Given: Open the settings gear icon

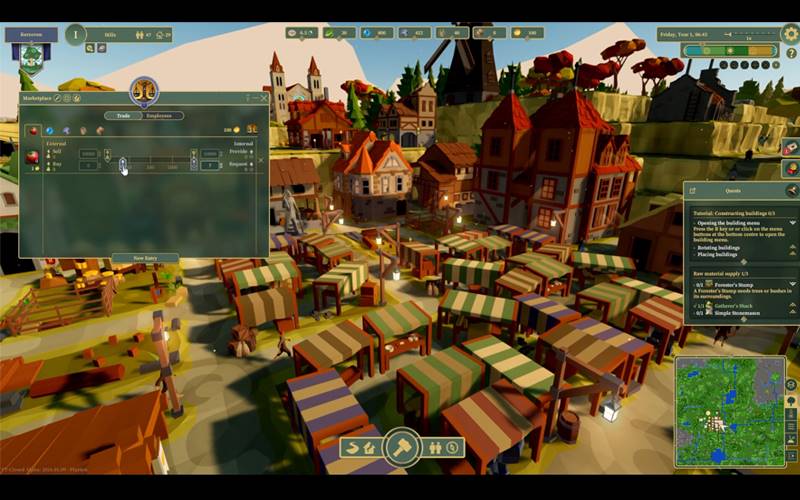Looking at the screenshot, I should point(790,34).
